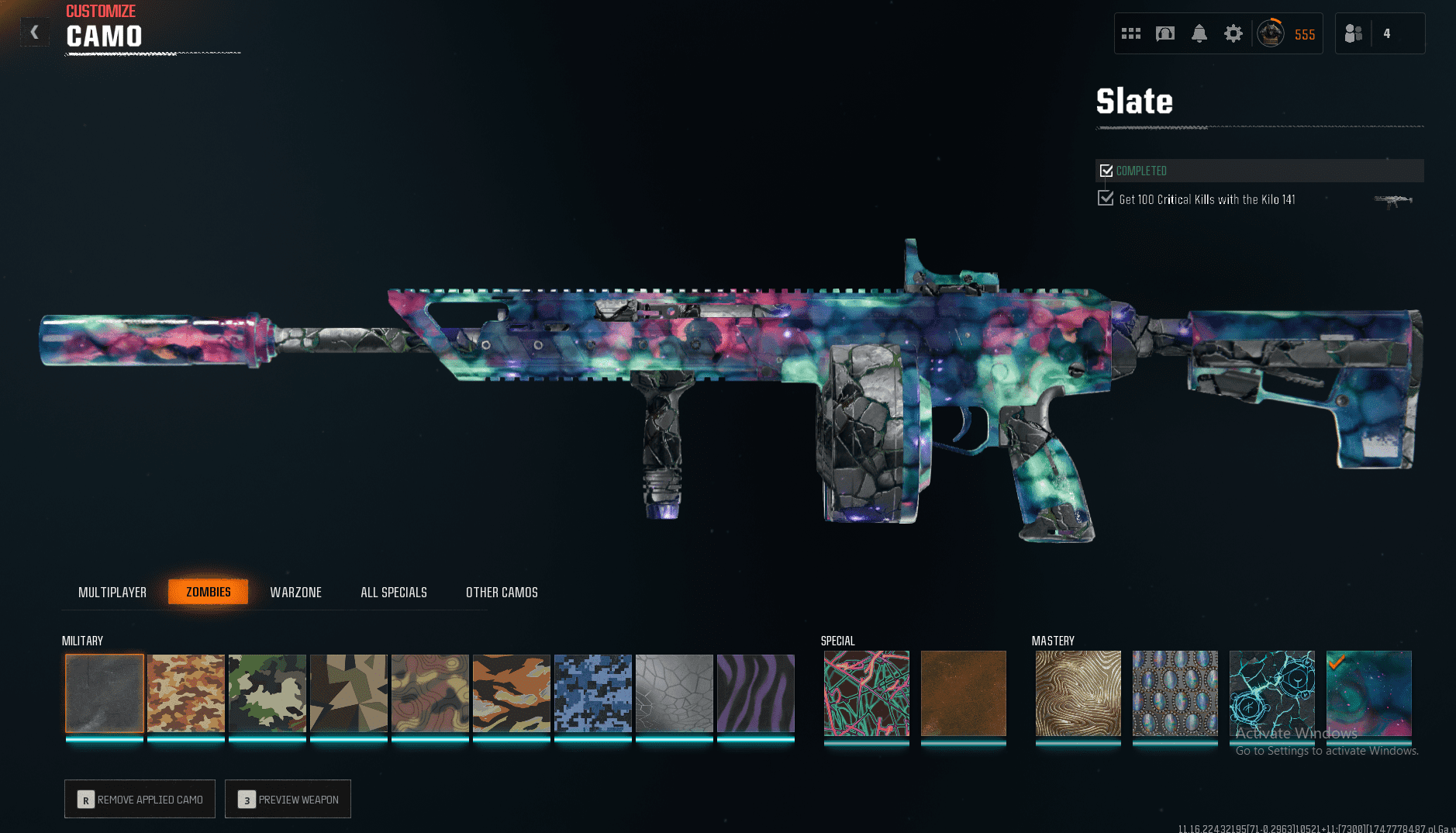
Task: Select the Zombies camo tab
Action: [208, 592]
